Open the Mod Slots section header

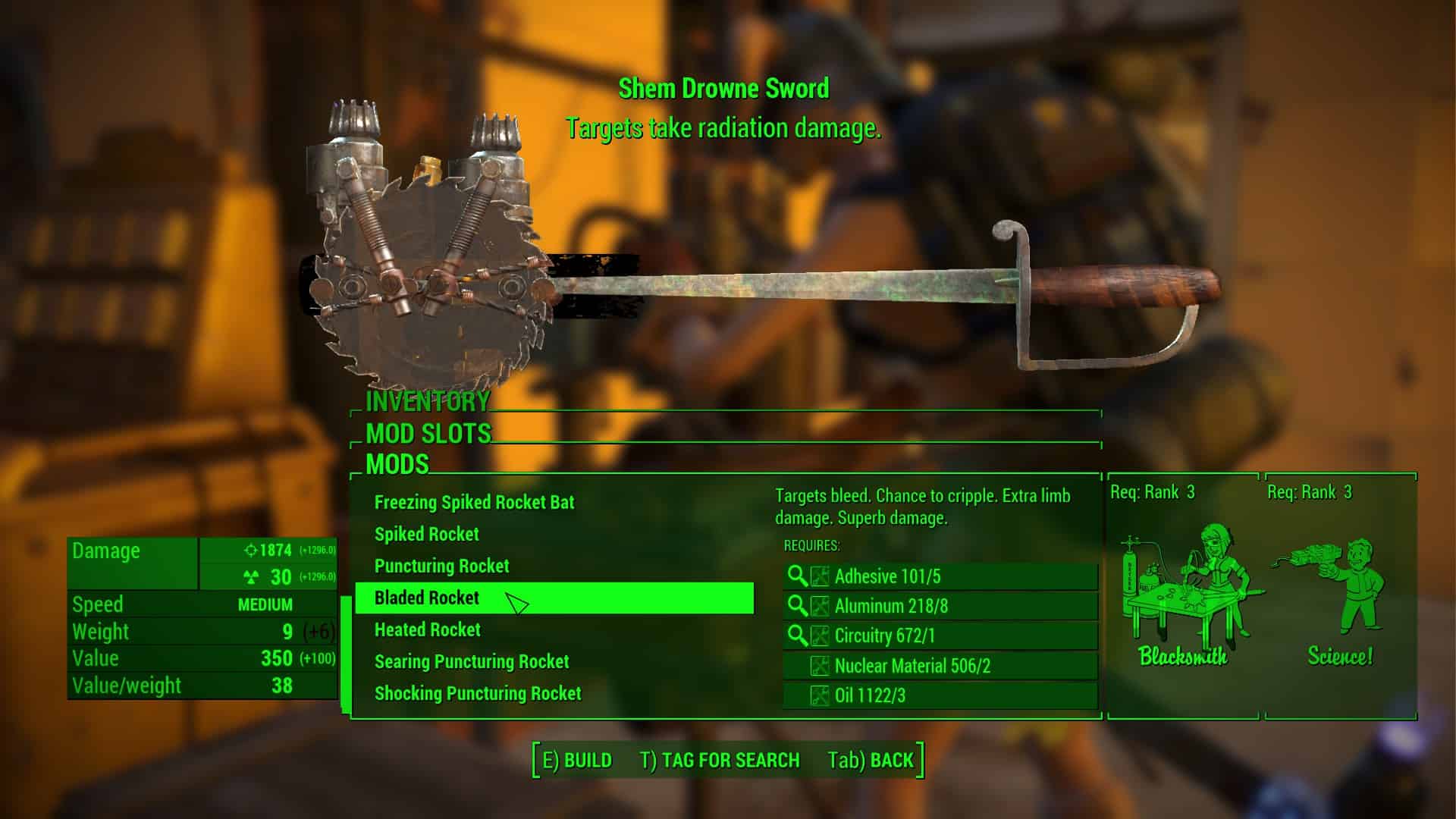[428, 434]
